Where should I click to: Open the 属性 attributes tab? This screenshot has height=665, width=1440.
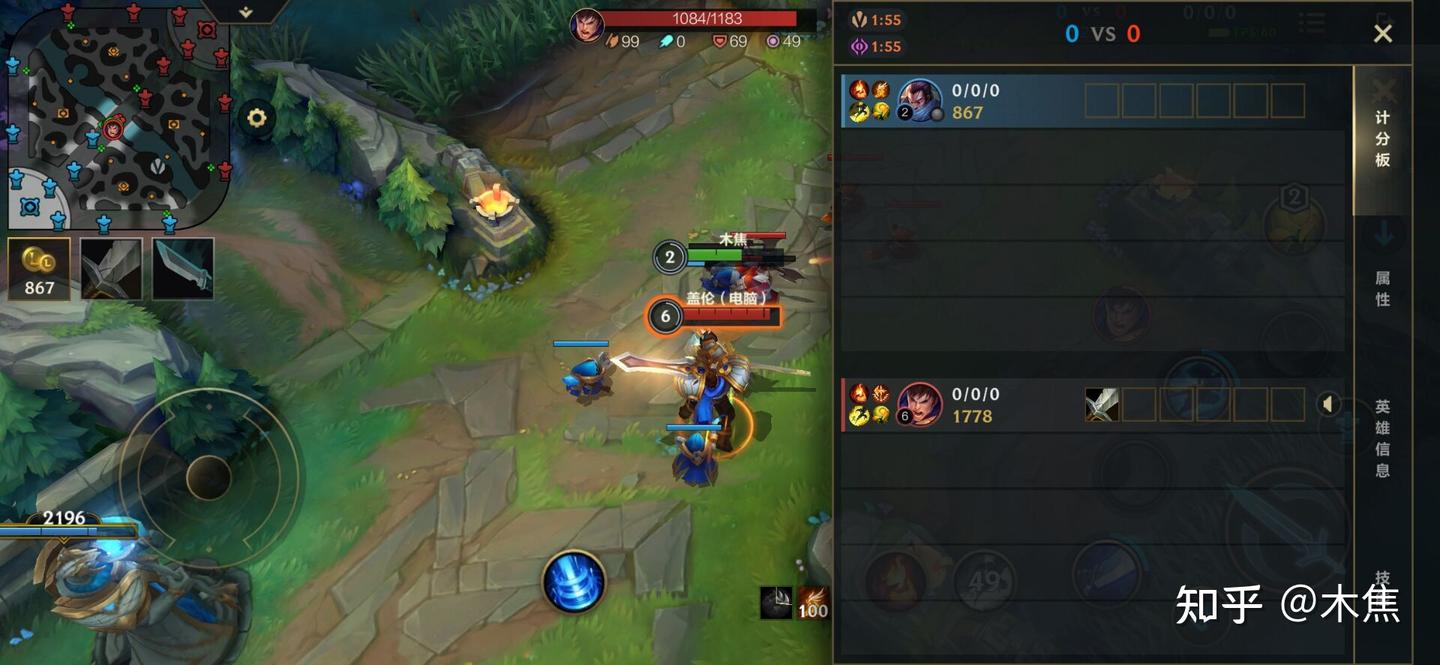tap(1382, 288)
